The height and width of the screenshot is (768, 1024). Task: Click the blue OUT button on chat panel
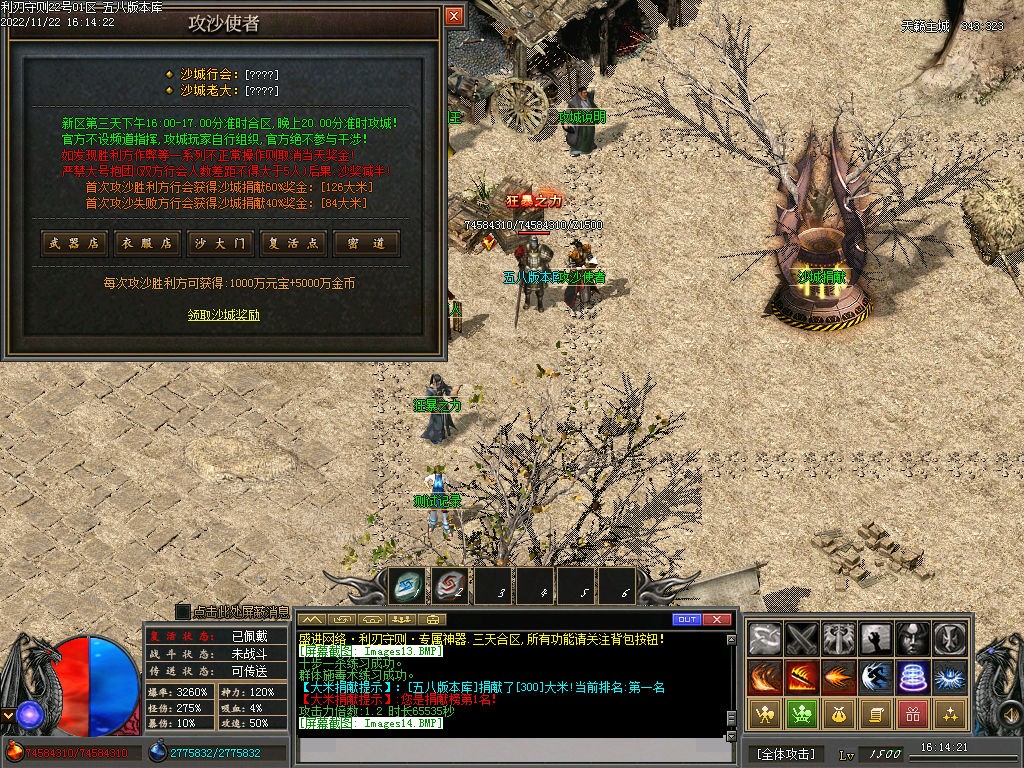click(x=686, y=620)
